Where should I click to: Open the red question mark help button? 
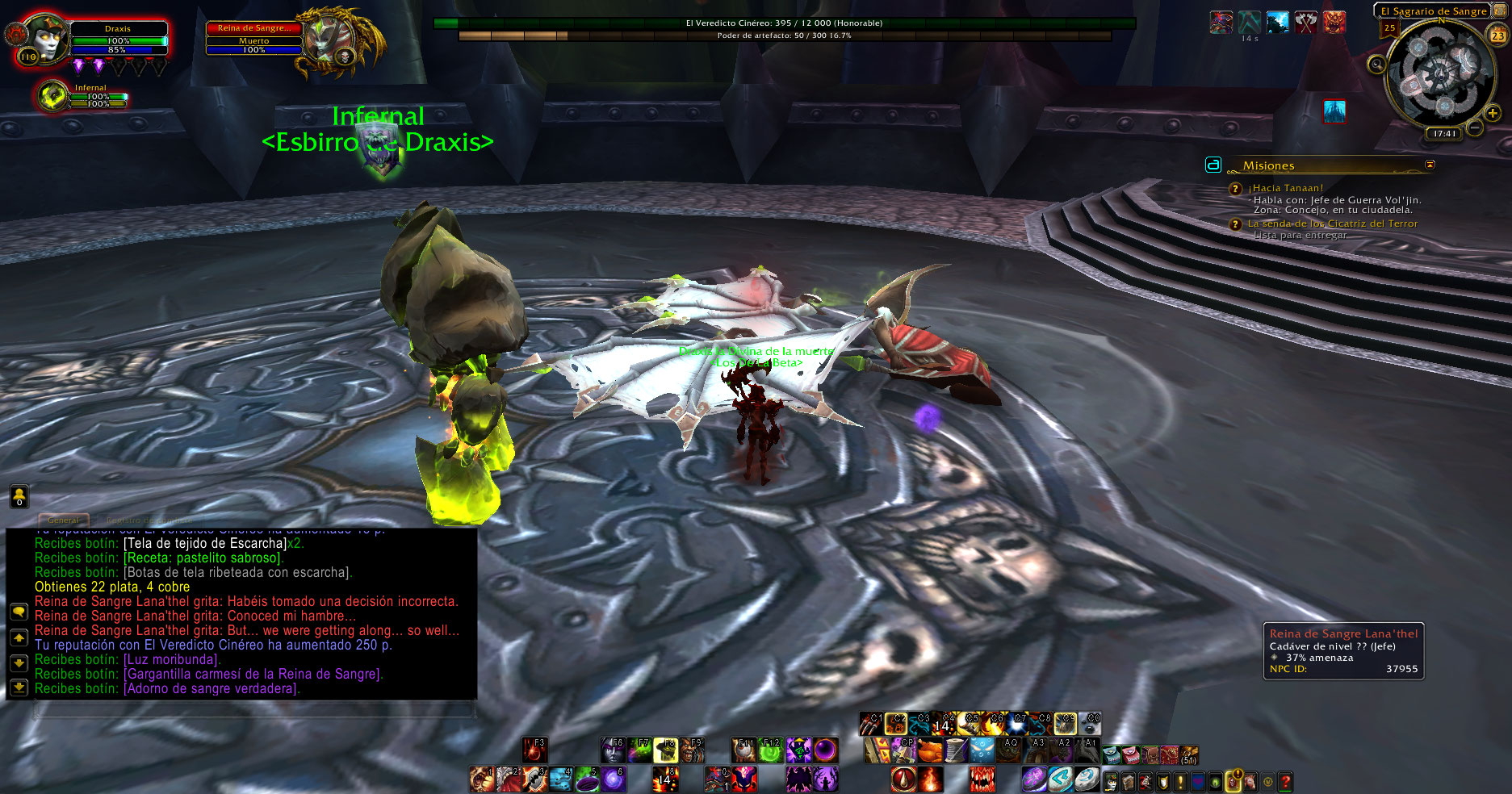[1285, 780]
